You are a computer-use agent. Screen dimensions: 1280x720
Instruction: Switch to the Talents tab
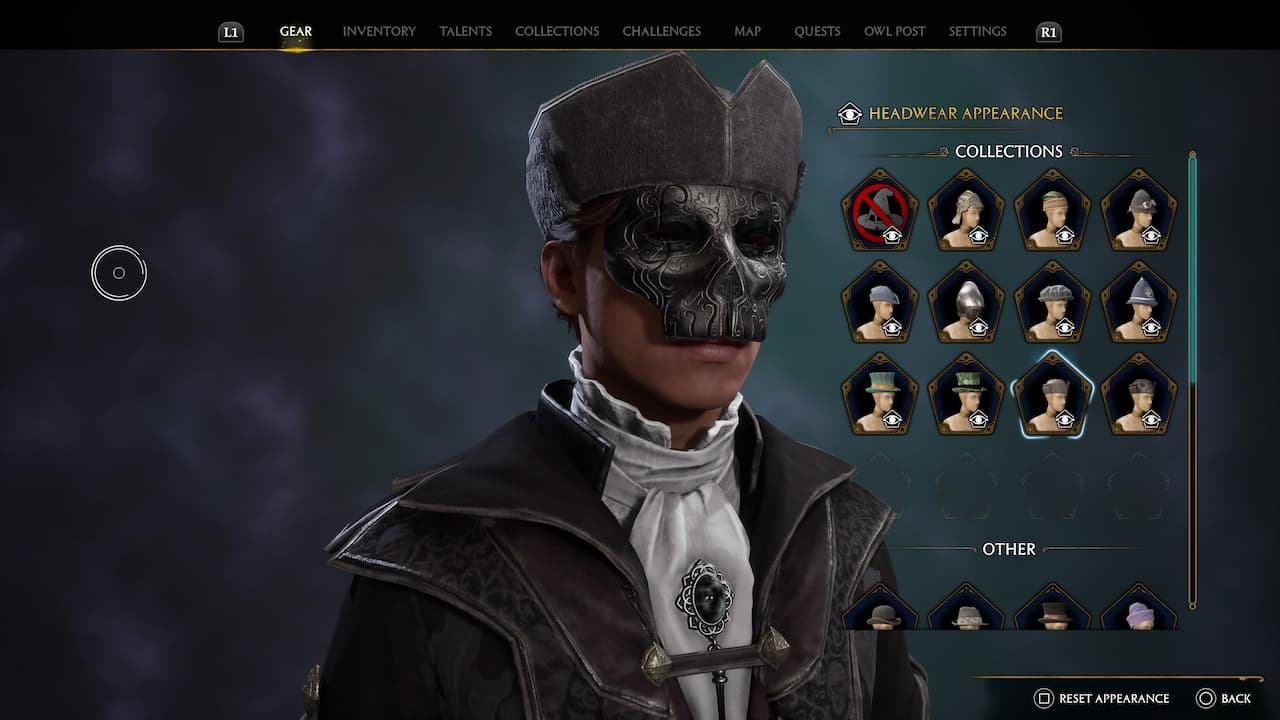465,31
